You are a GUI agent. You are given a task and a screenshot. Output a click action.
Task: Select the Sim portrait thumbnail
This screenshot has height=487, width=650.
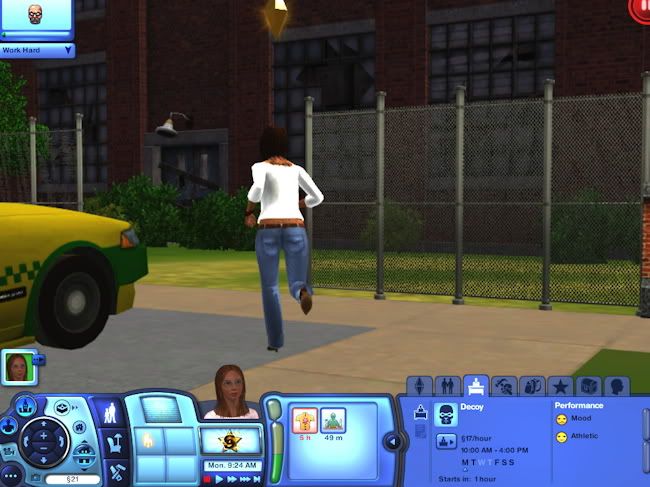pos(21,367)
